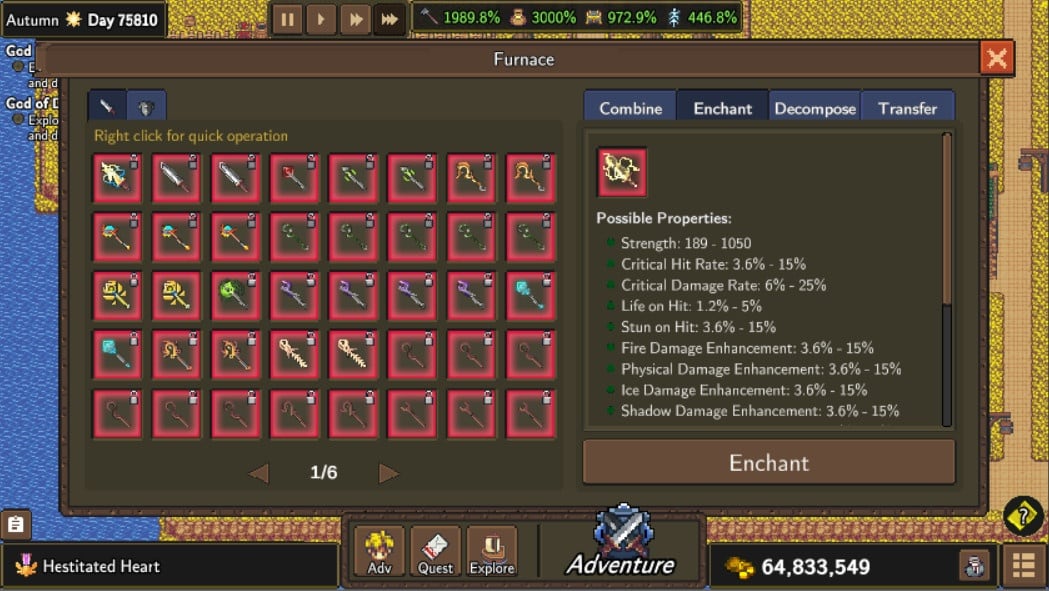Switch to the Combine tab
The width and height of the screenshot is (1049, 591).
pyautogui.click(x=630, y=108)
